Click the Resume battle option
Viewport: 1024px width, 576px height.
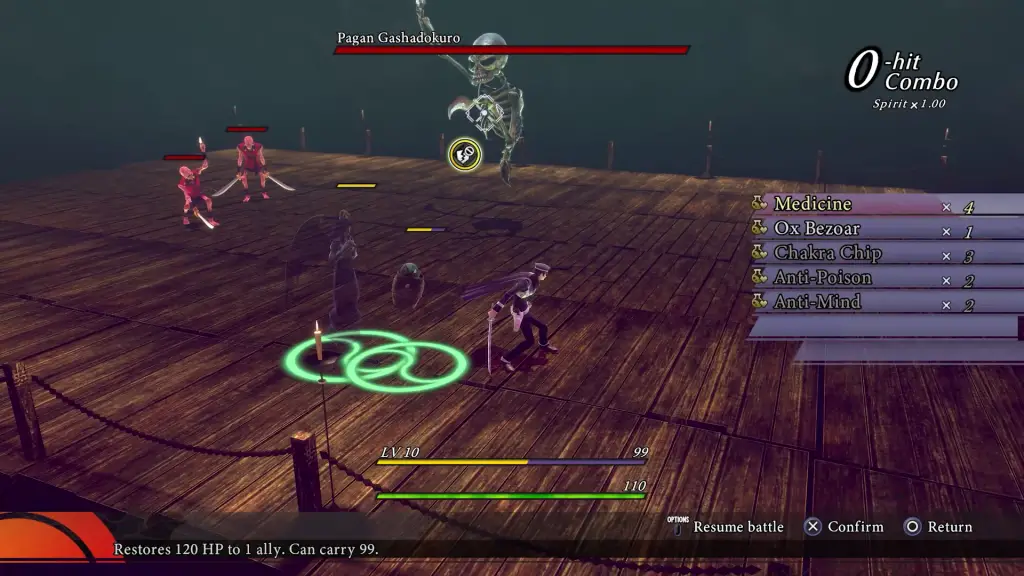[x=737, y=527]
